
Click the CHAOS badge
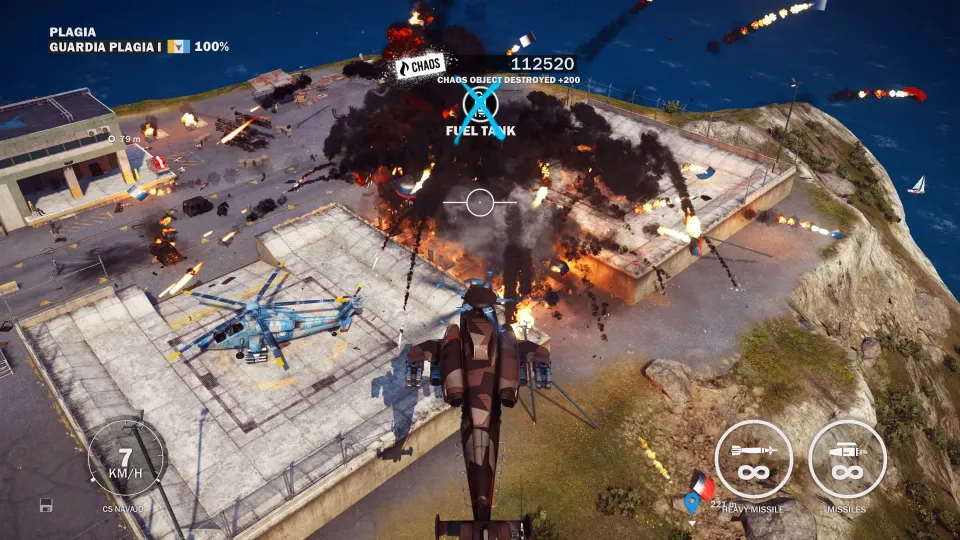420,67
